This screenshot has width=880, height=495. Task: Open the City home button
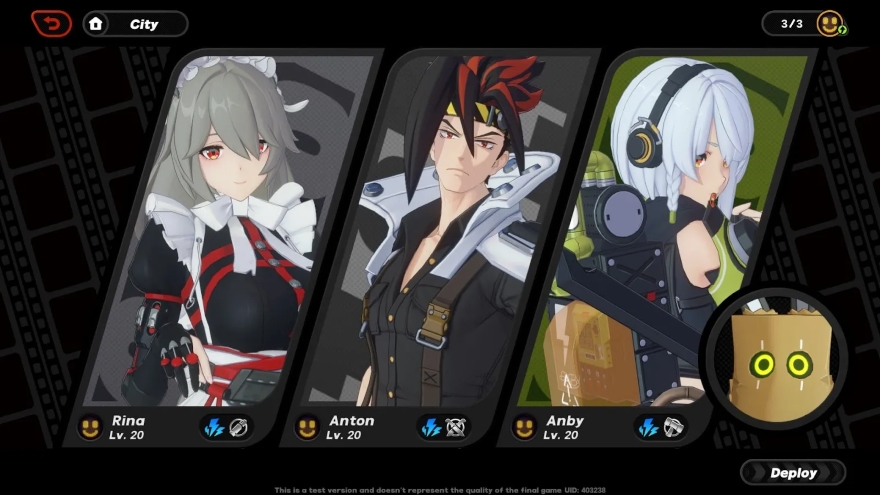(x=135, y=24)
